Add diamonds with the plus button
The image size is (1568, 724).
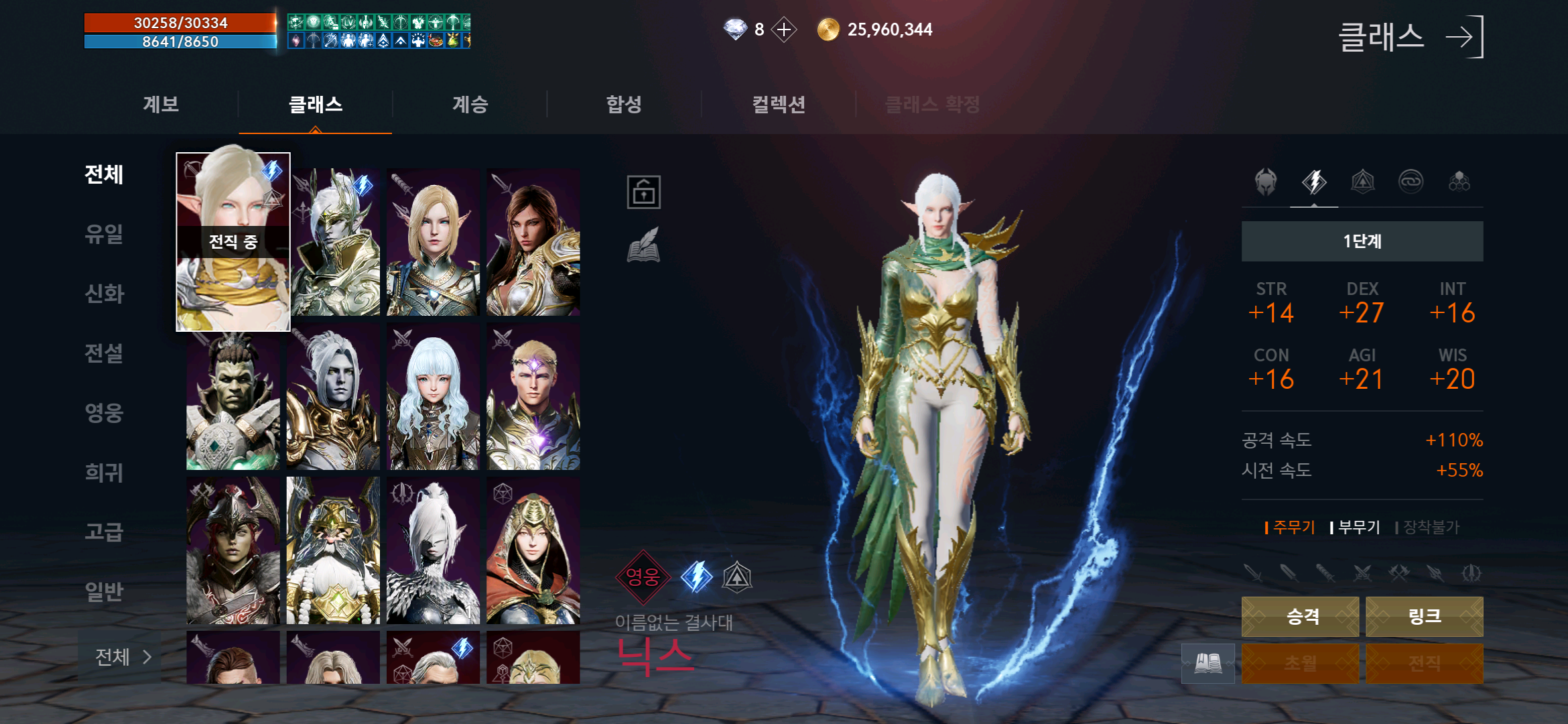(783, 29)
